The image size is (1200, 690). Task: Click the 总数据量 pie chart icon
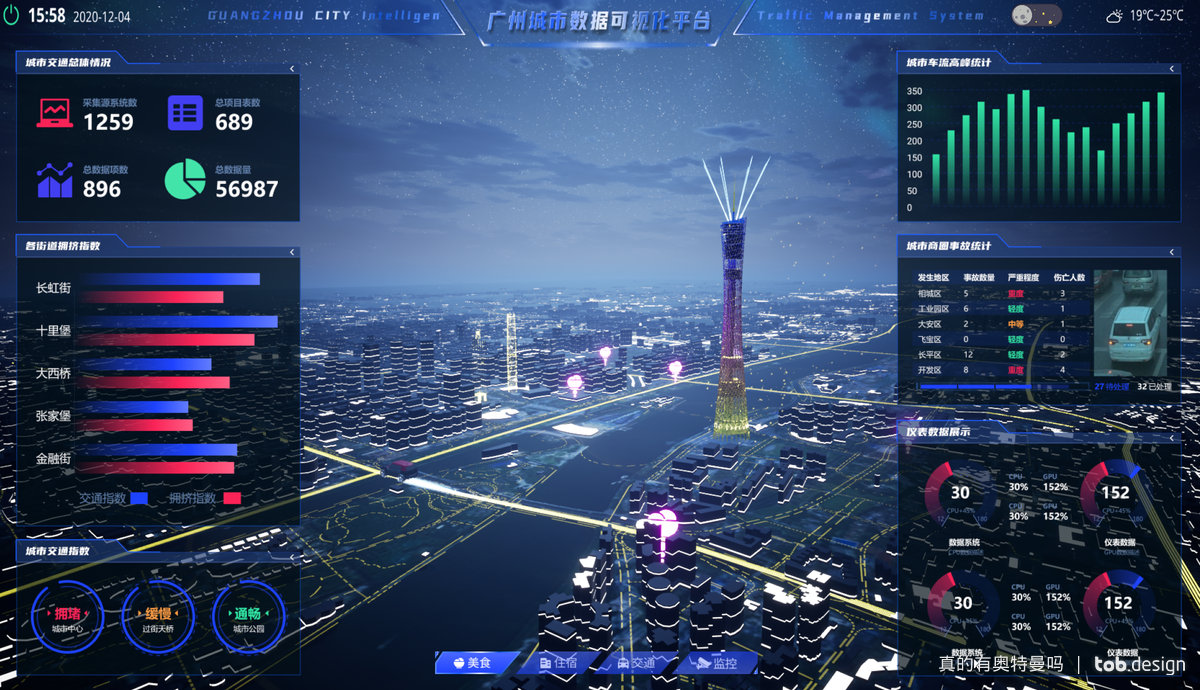pos(185,179)
